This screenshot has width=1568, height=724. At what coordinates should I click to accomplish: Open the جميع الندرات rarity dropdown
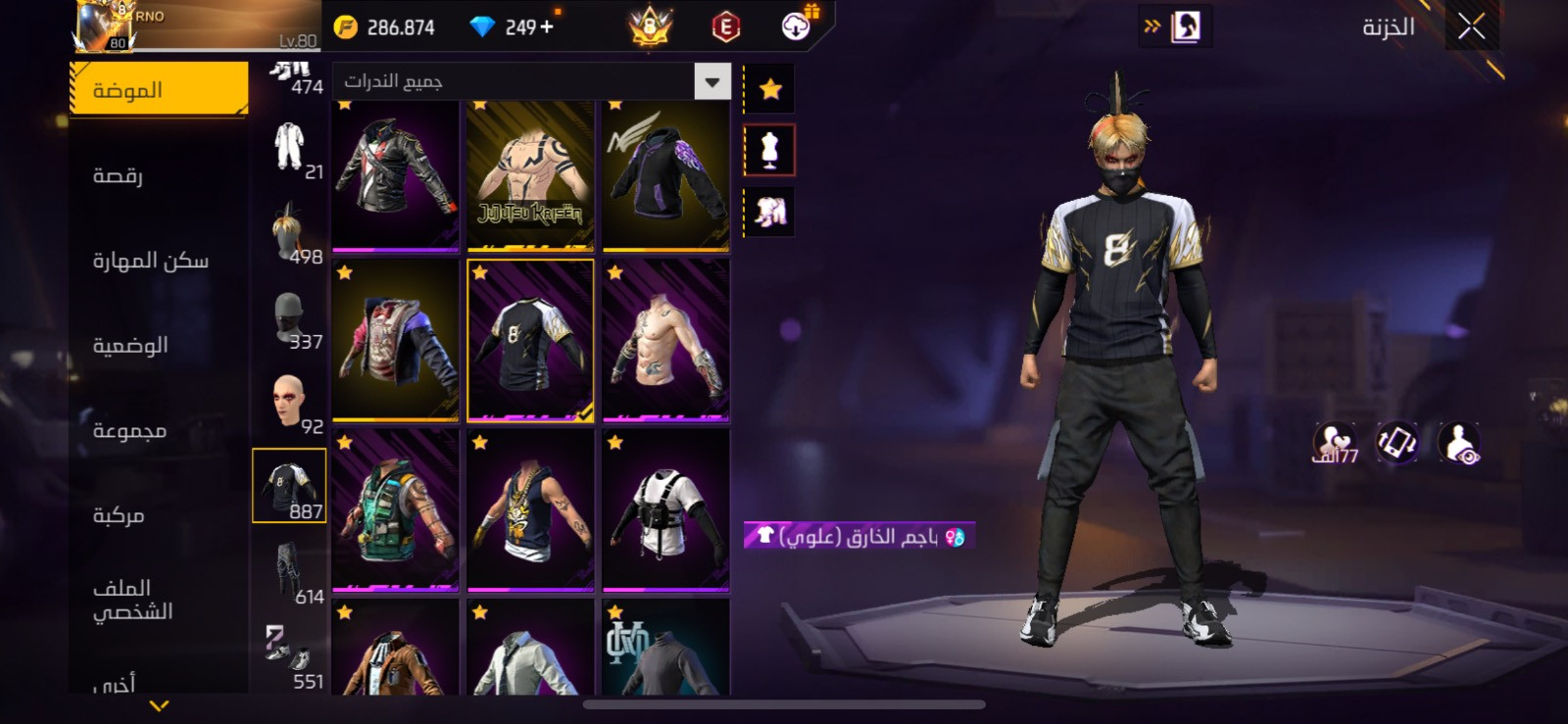(x=712, y=82)
